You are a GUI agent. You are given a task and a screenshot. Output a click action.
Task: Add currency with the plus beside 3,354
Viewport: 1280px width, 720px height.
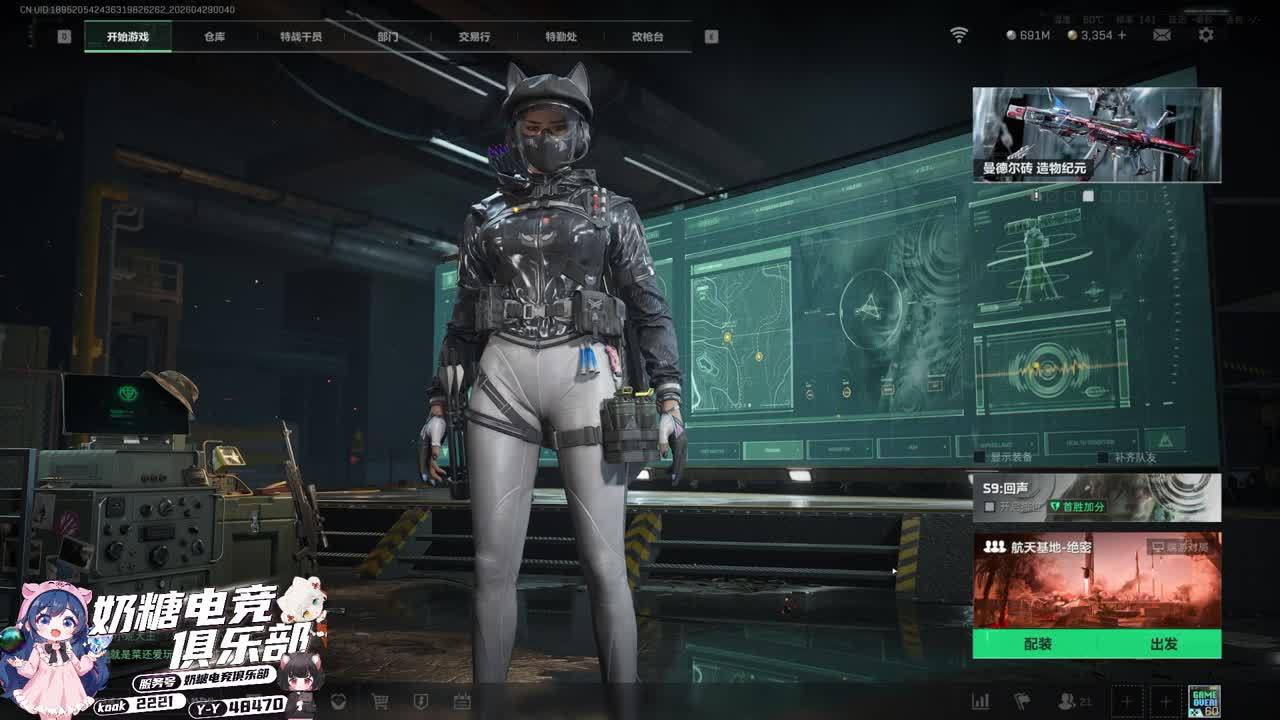(1122, 35)
